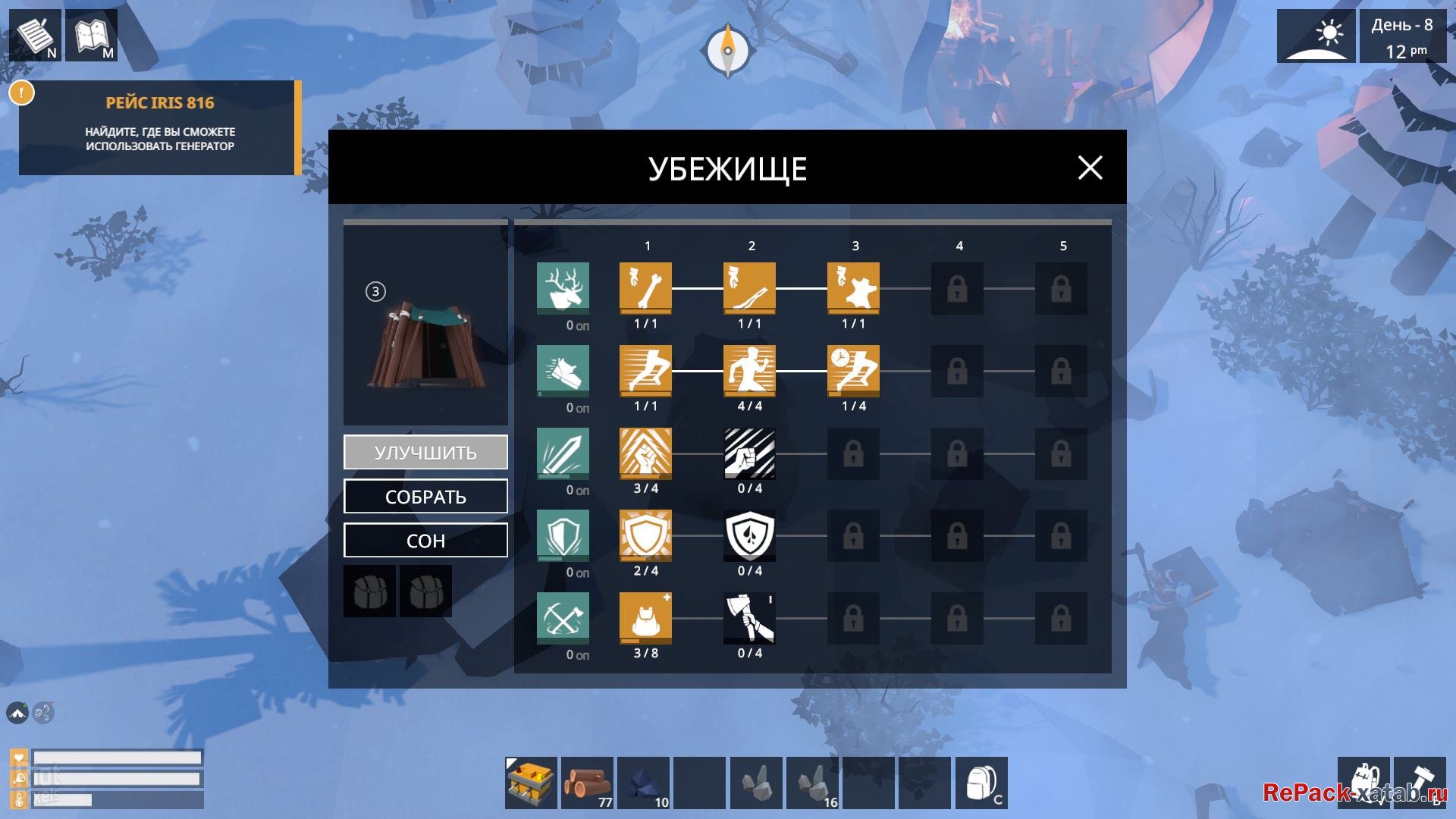Image resolution: width=1456 pixels, height=819 pixels.
Task: Select the pickaxe and axe gathering category
Action: (563, 618)
